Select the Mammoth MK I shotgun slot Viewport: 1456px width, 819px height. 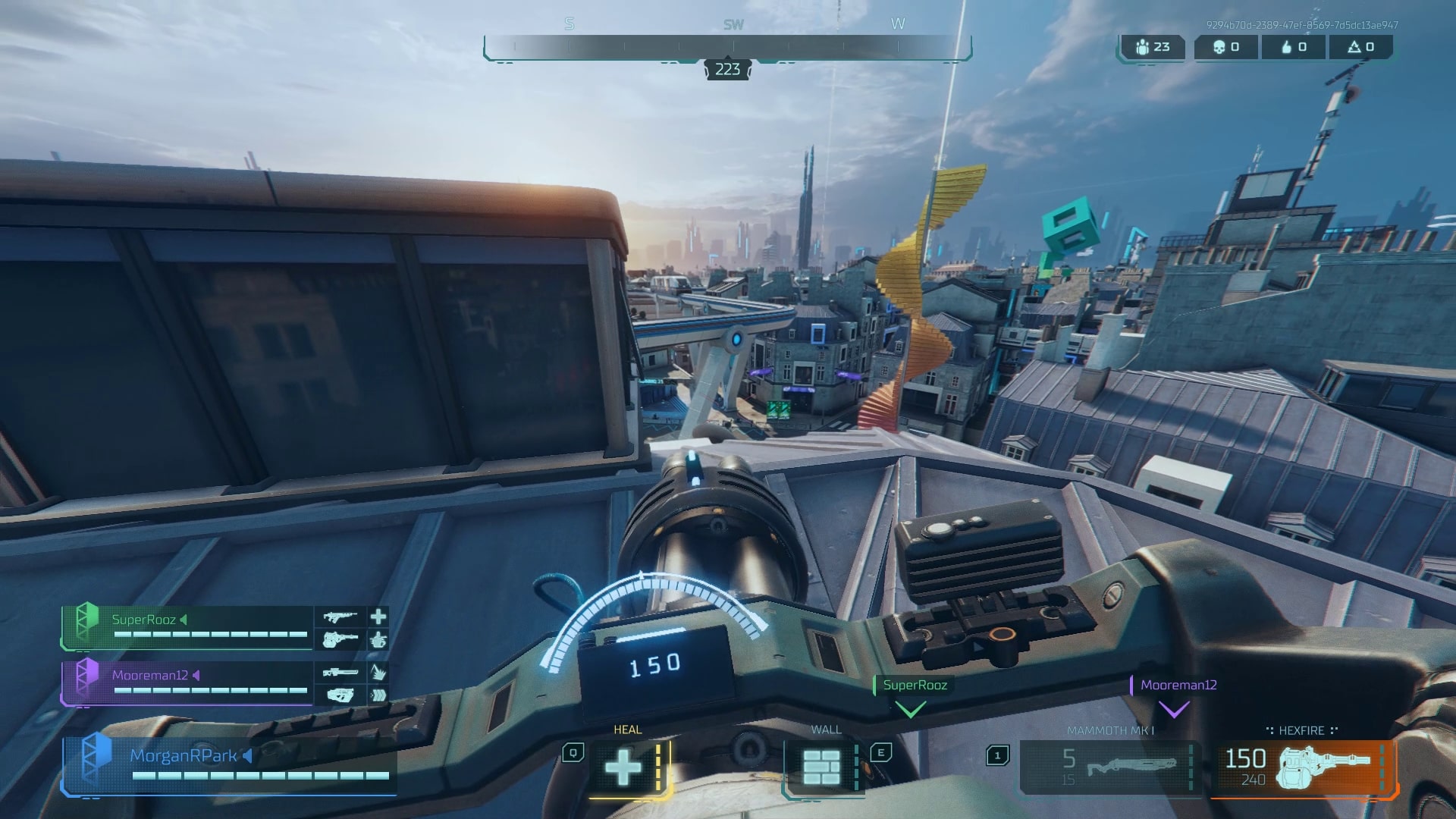pos(1109,767)
